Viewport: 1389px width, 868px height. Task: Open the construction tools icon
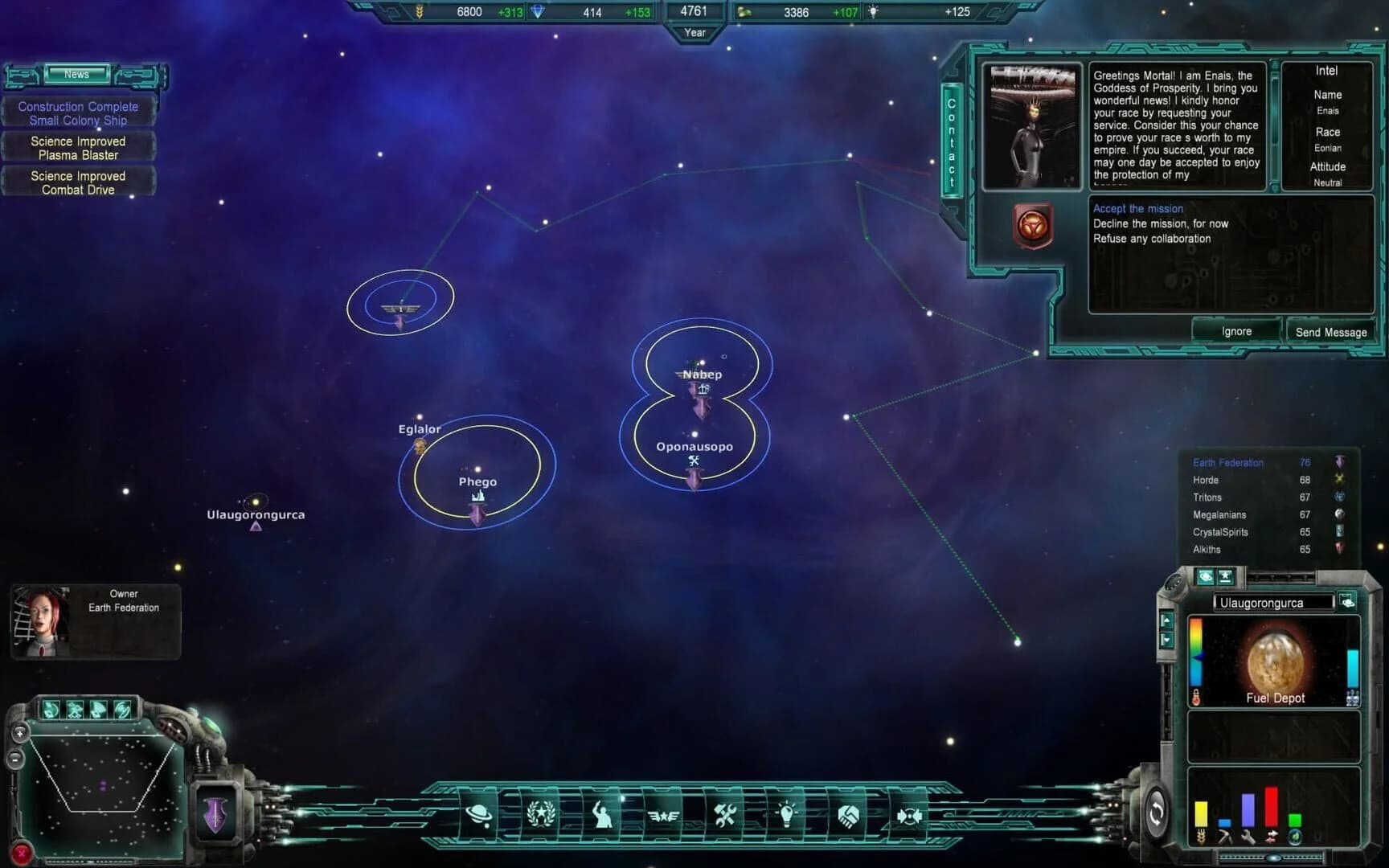(x=726, y=815)
